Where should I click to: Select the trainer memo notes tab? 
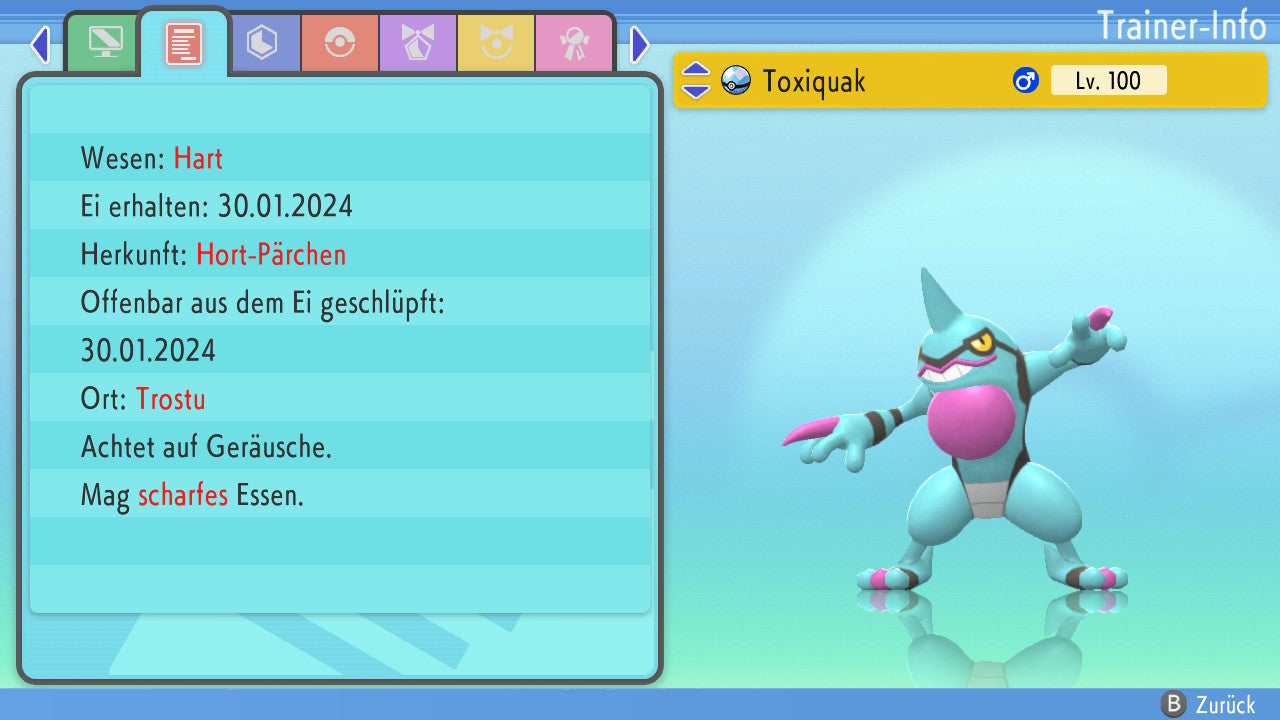(183, 44)
